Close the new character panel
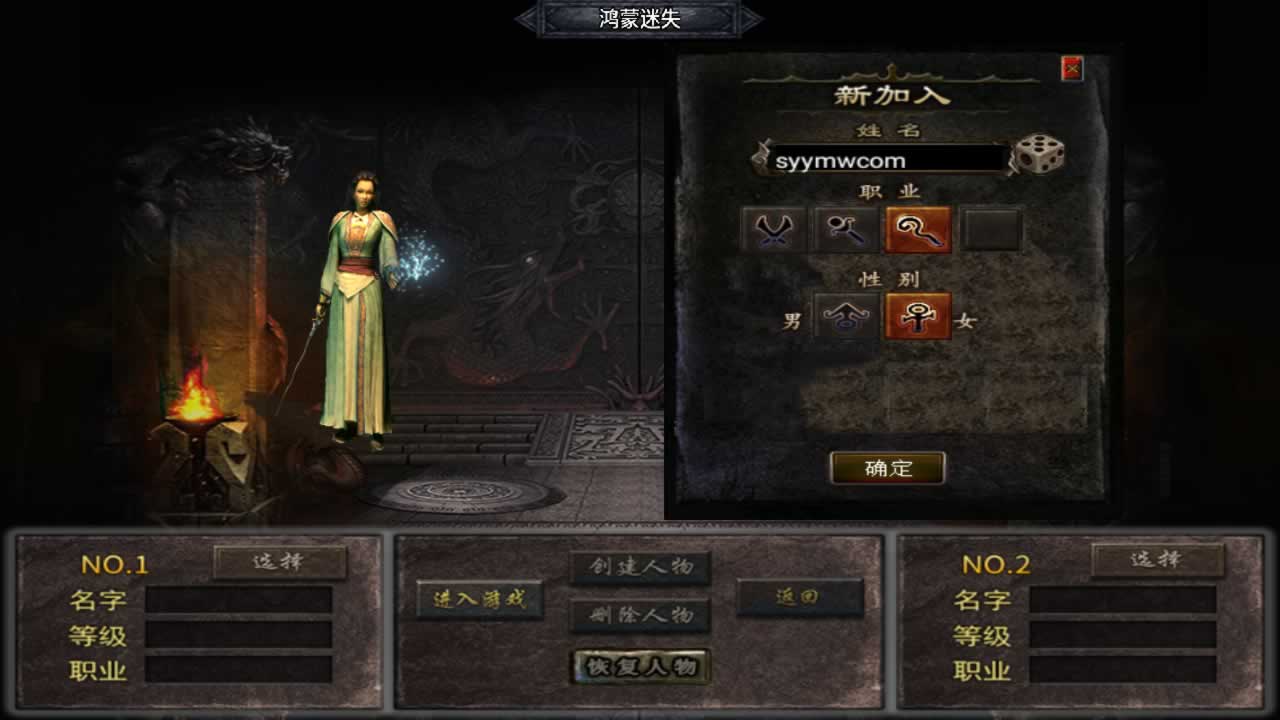The image size is (1280, 720). coord(1072,68)
